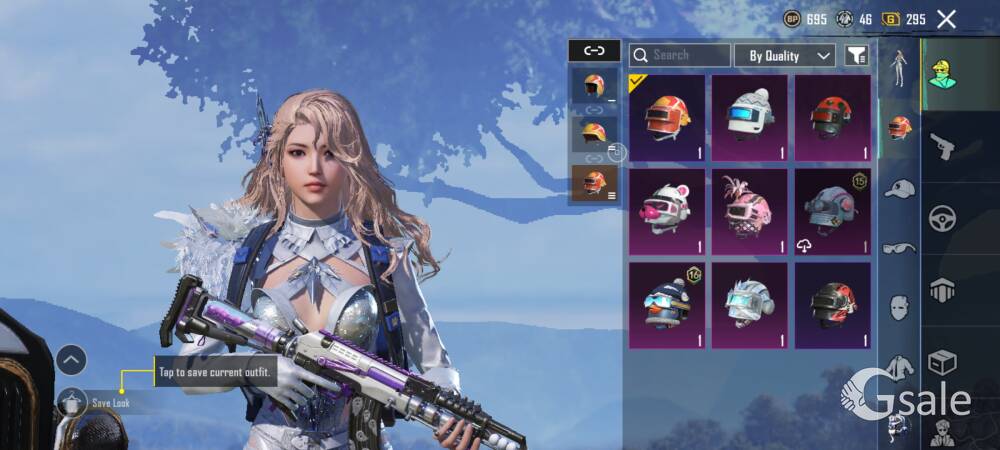The width and height of the screenshot is (1000, 450).
Task: Switch to the gun skins category
Action: 941,147
